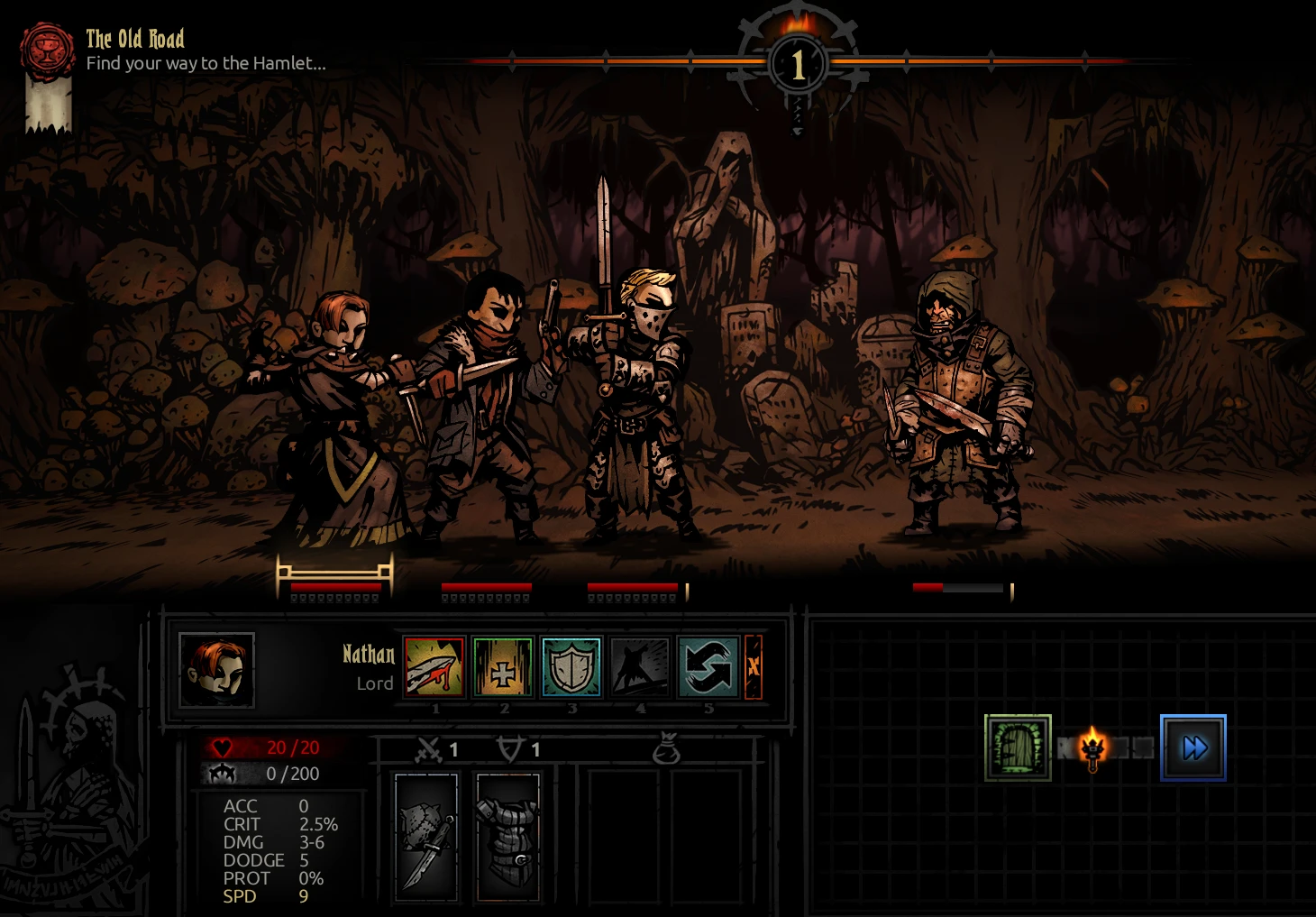
Task: Inspect the equipped weapon slot
Action: point(426,838)
